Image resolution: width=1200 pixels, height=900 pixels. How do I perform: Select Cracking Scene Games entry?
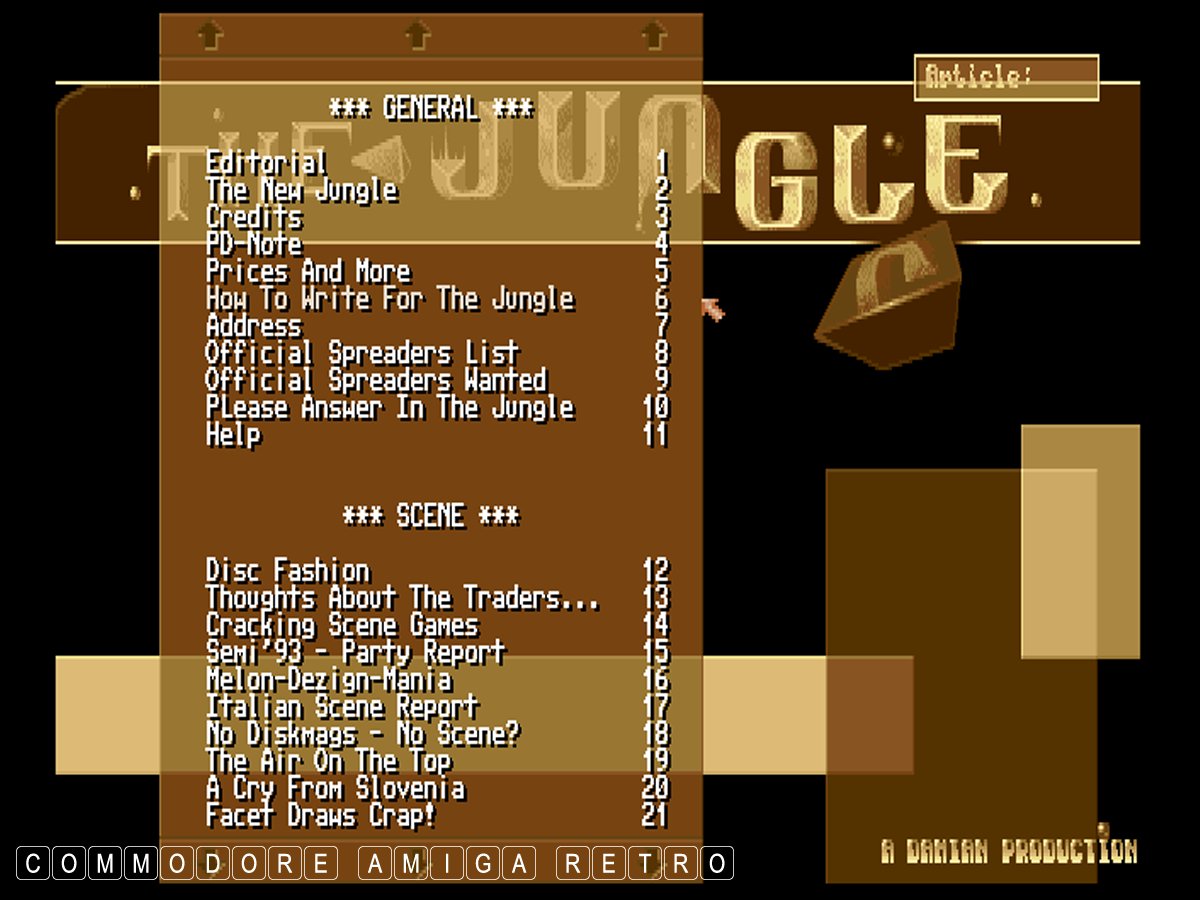pyautogui.click(x=342, y=626)
